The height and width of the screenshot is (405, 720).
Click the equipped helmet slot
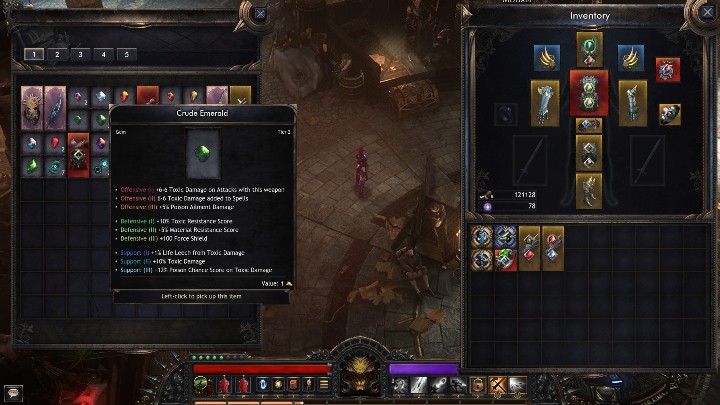coord(588,48)
